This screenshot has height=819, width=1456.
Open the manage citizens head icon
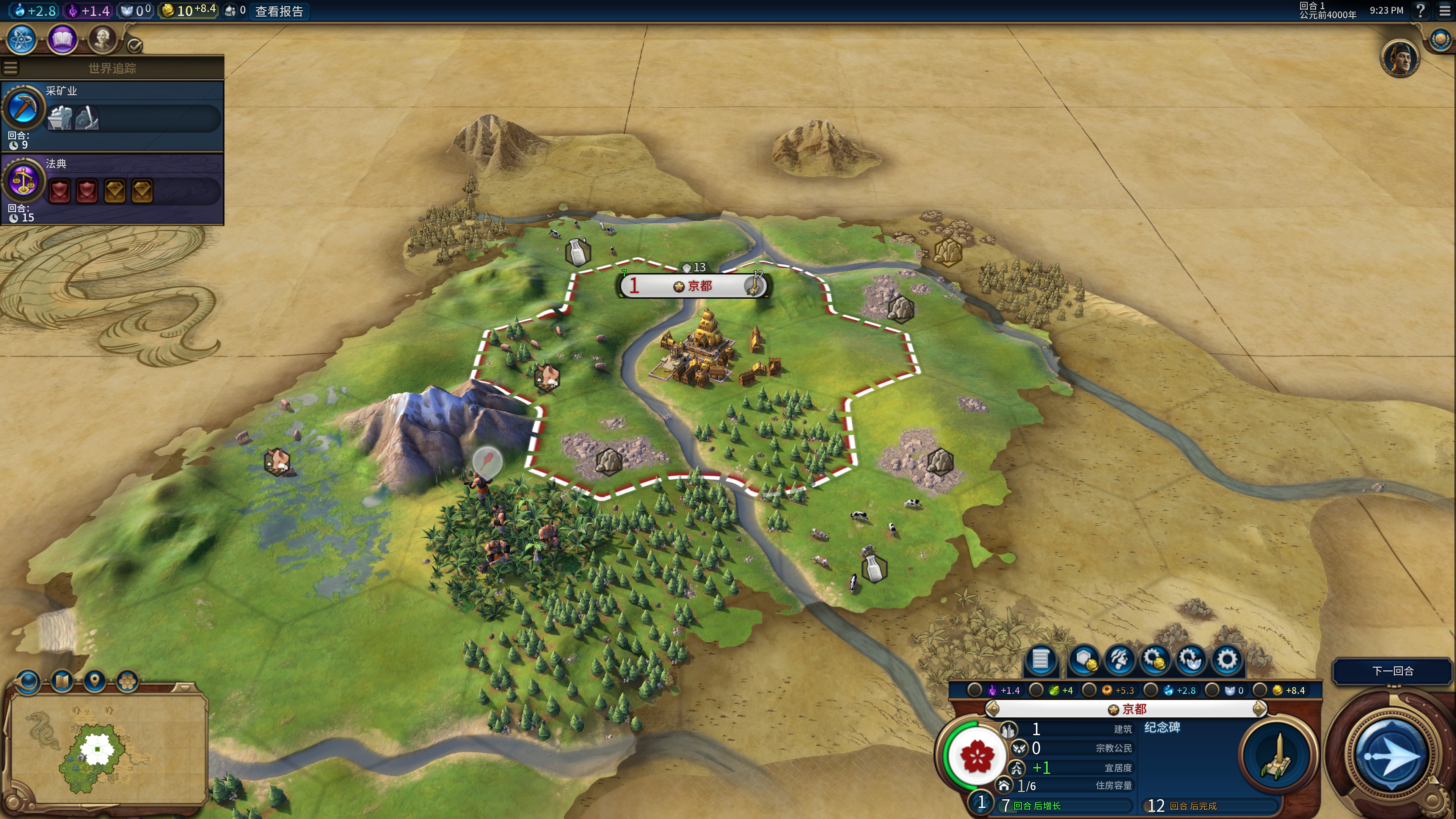coord(1120,660)
